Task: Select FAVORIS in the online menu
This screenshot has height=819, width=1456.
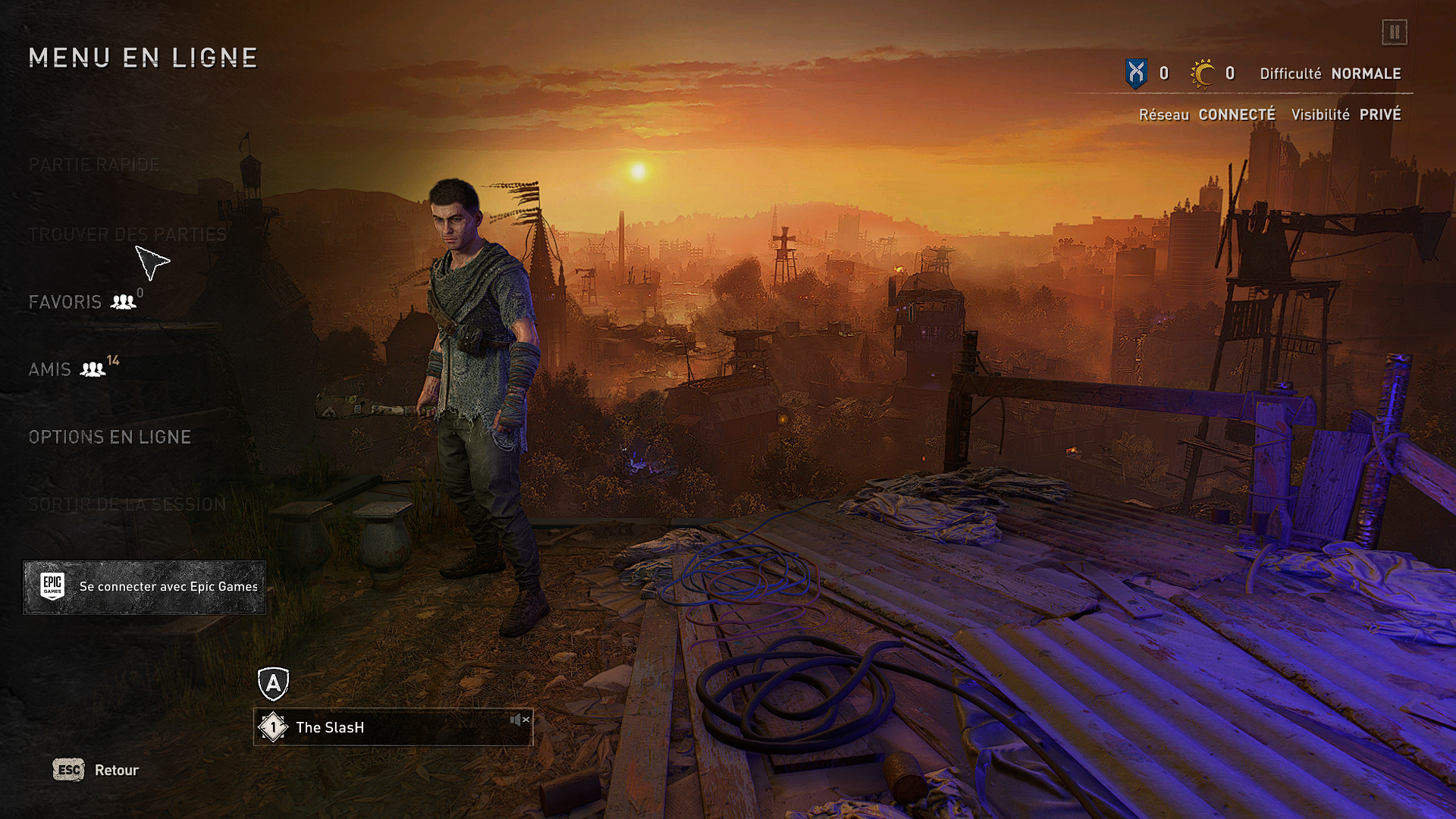Action: [65, 301]
